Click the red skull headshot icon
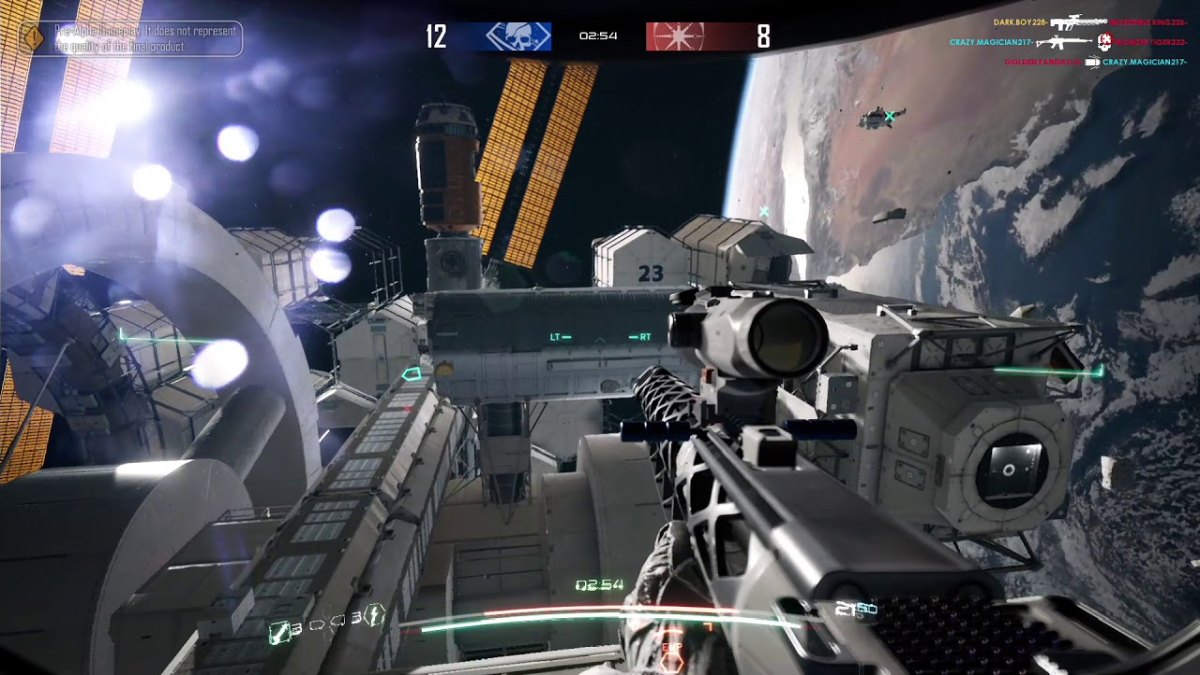Viewport: 1200px width, 675px height. [x=1105, y=42]
